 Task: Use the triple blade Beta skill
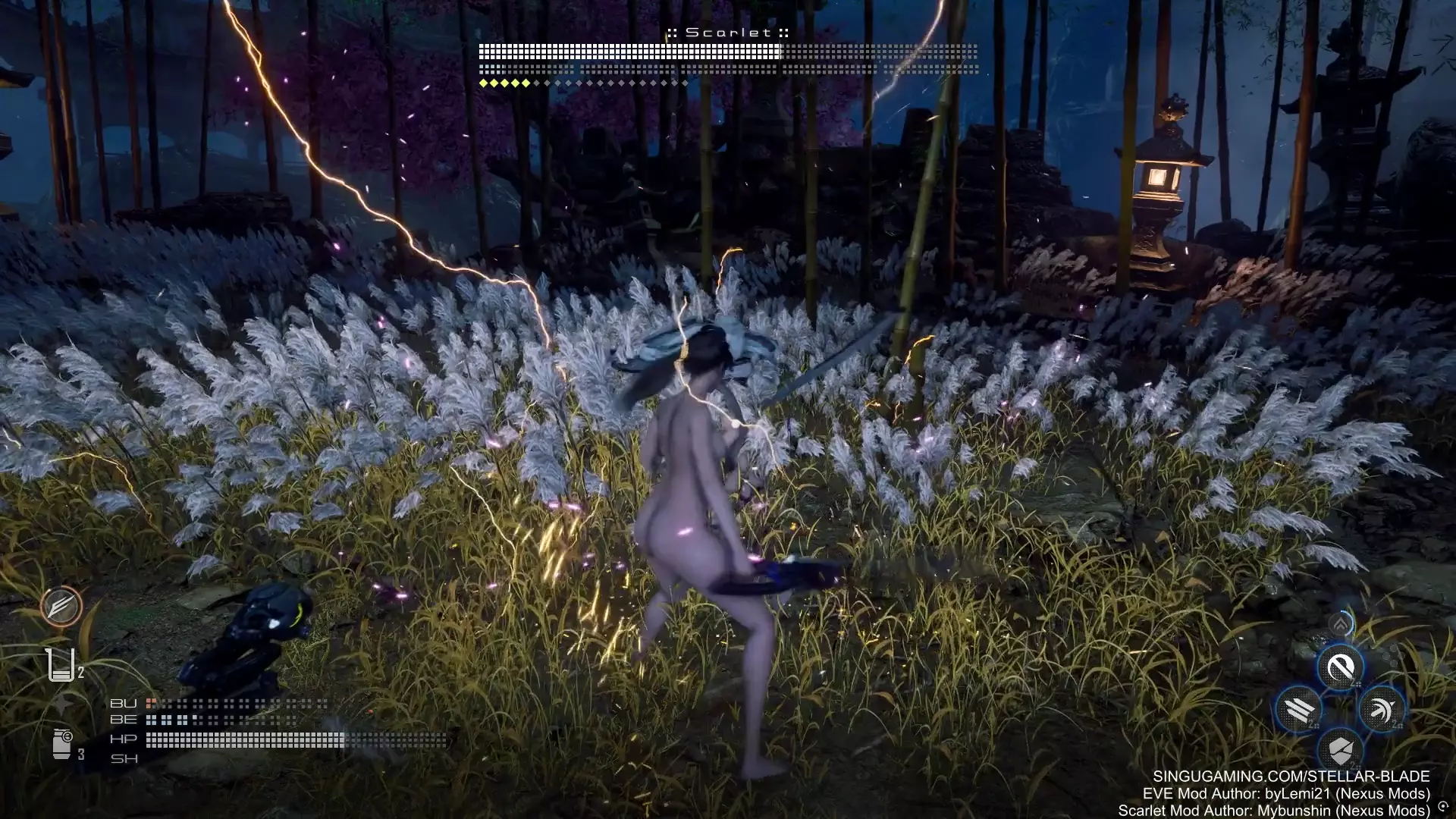[1299, 710]
